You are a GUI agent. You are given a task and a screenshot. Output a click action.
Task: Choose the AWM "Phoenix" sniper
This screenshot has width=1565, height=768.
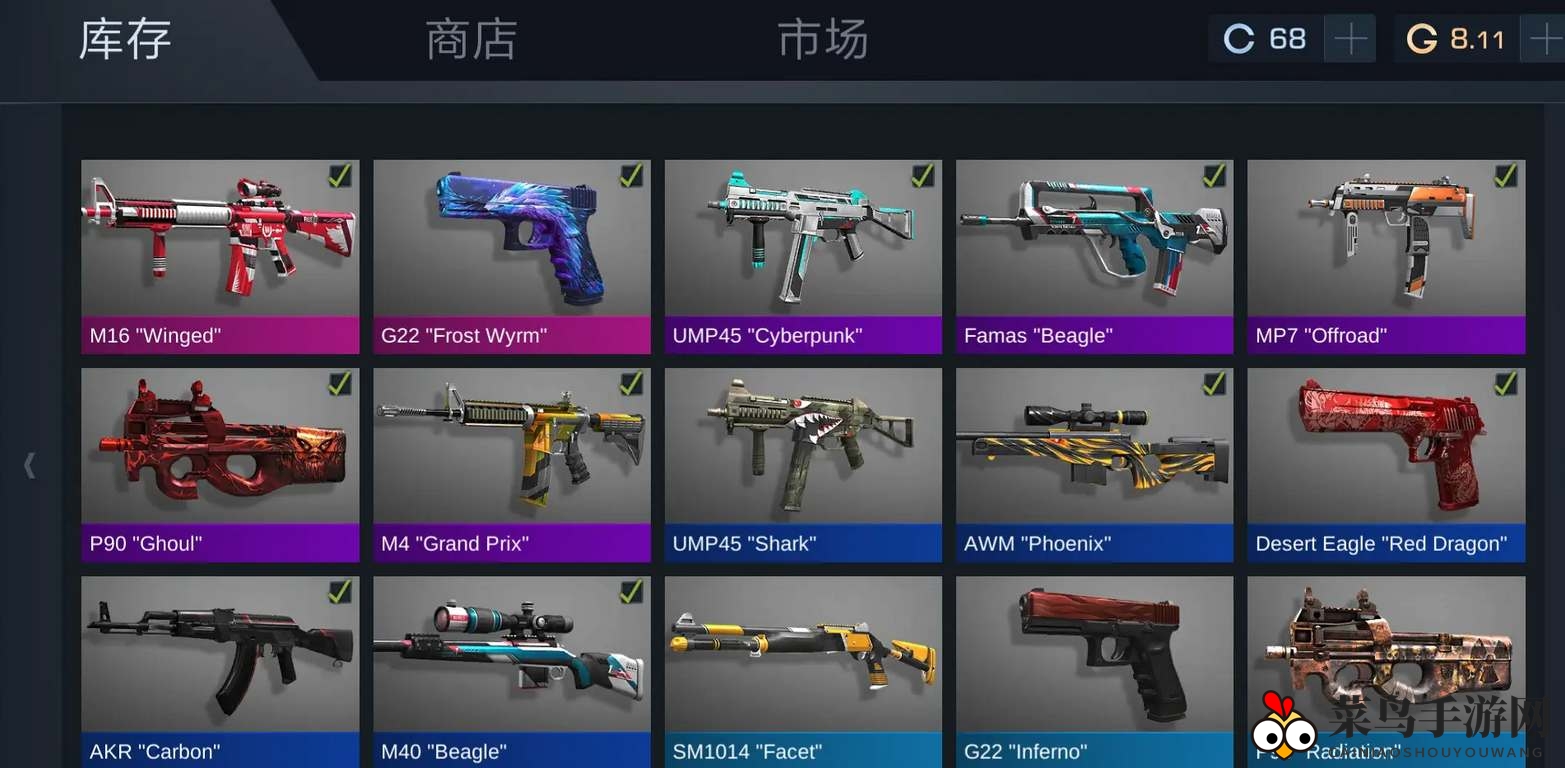pos(1094,464)
